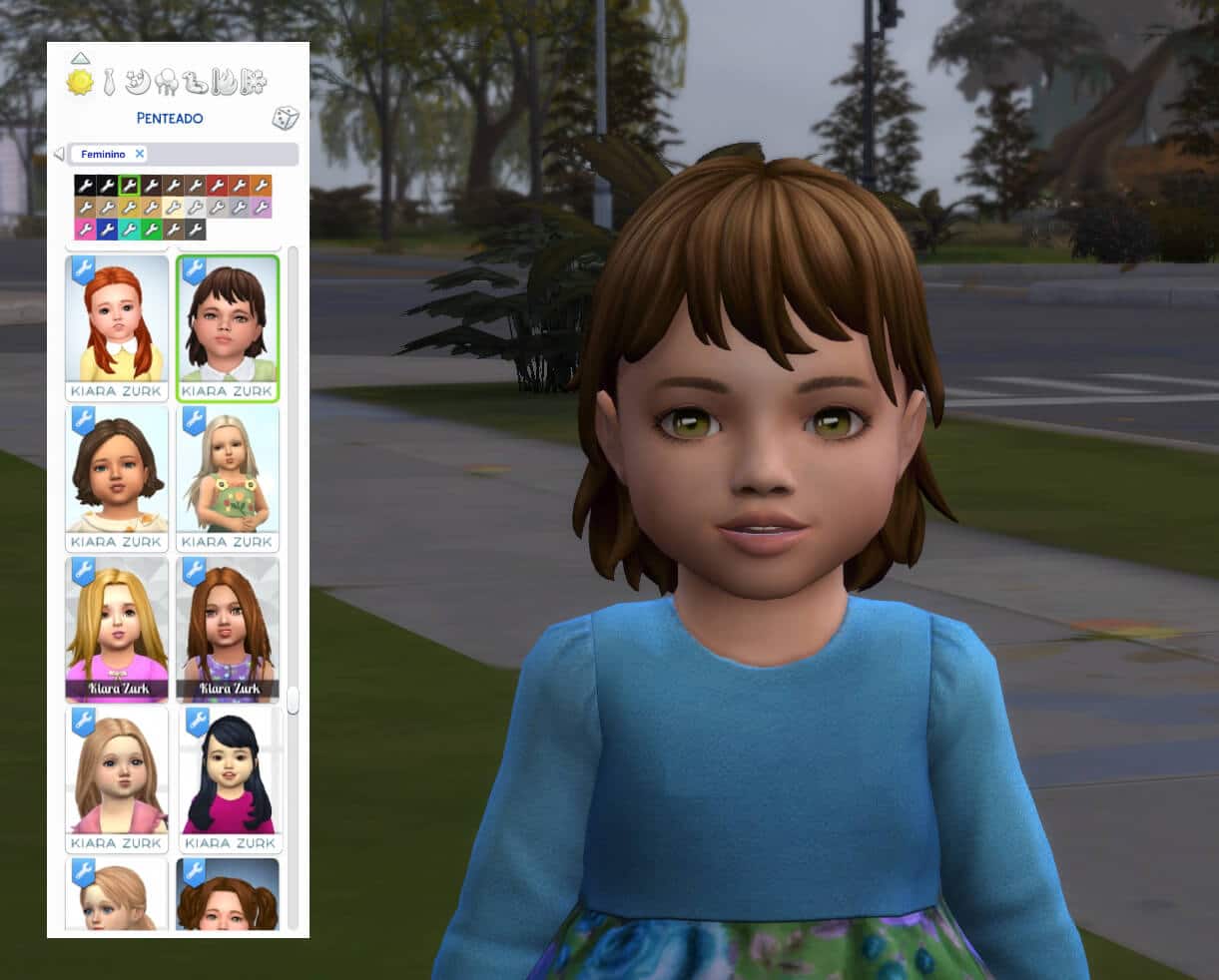This screenshot has width=1219, height=980.
Task: Choose the Party balloons outfit category
Action: coord(167,81)
